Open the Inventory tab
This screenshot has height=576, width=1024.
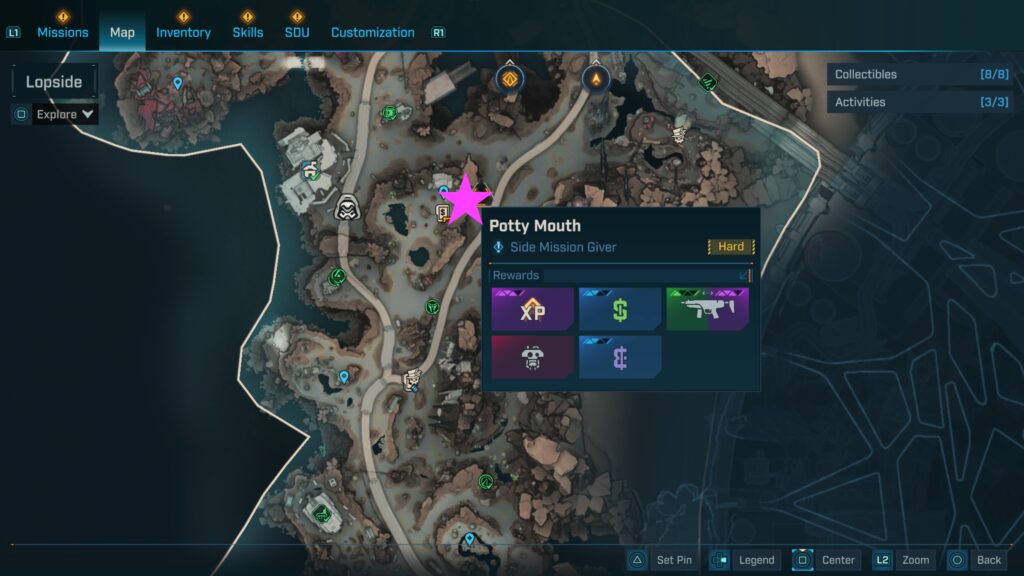183,32
